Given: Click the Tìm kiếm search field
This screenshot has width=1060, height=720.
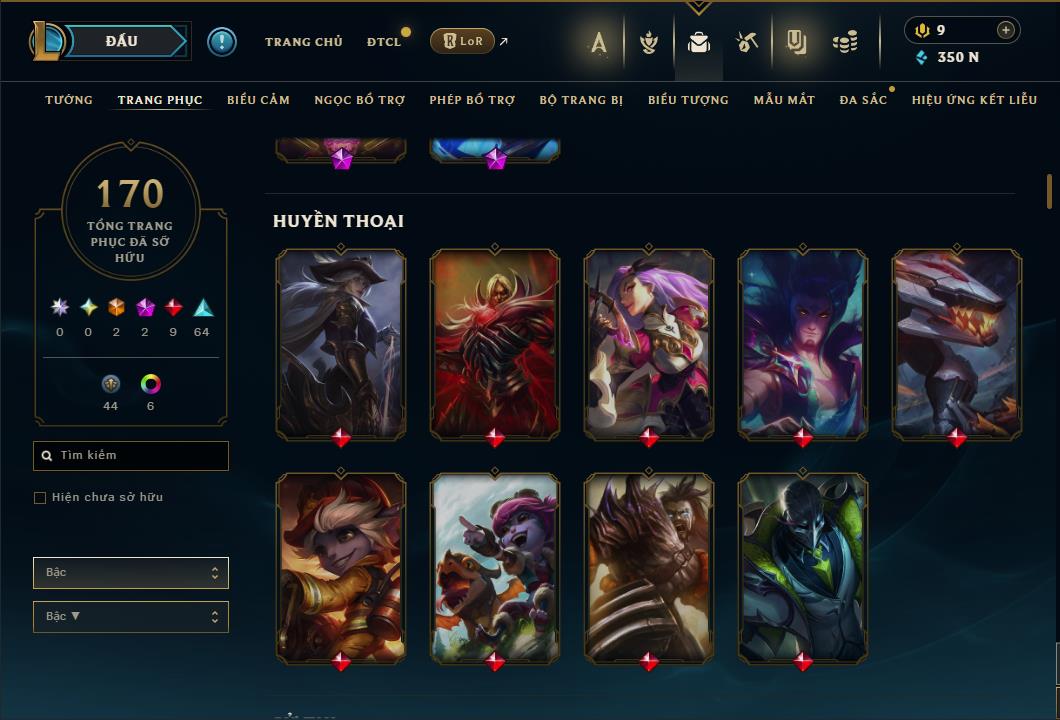Looking at the screenshot, I should [131, 456].
